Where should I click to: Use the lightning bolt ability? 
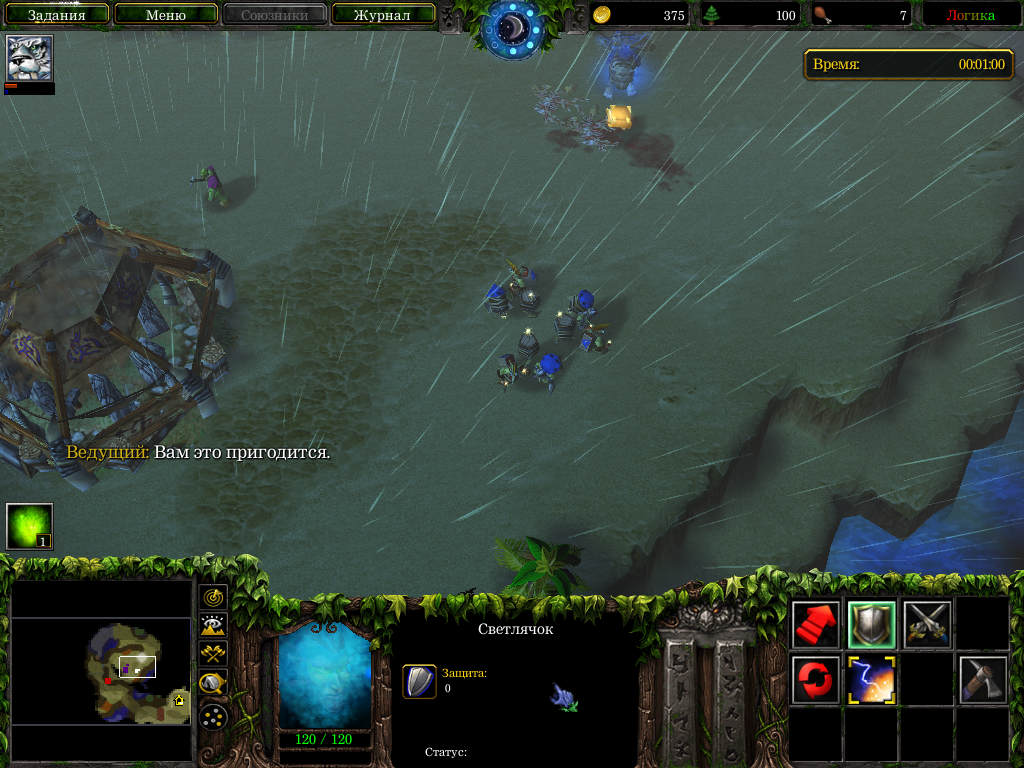point(872,680)
